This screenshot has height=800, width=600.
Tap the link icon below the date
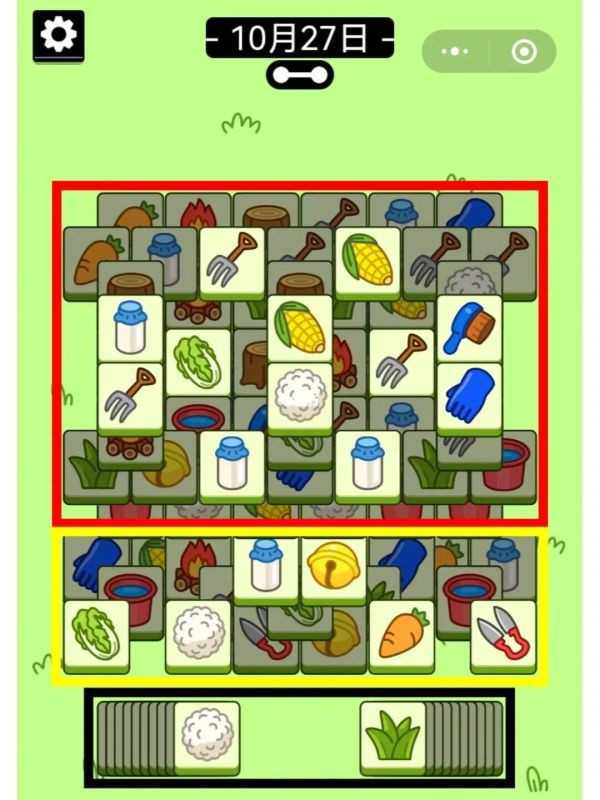(x=299, y=74)
